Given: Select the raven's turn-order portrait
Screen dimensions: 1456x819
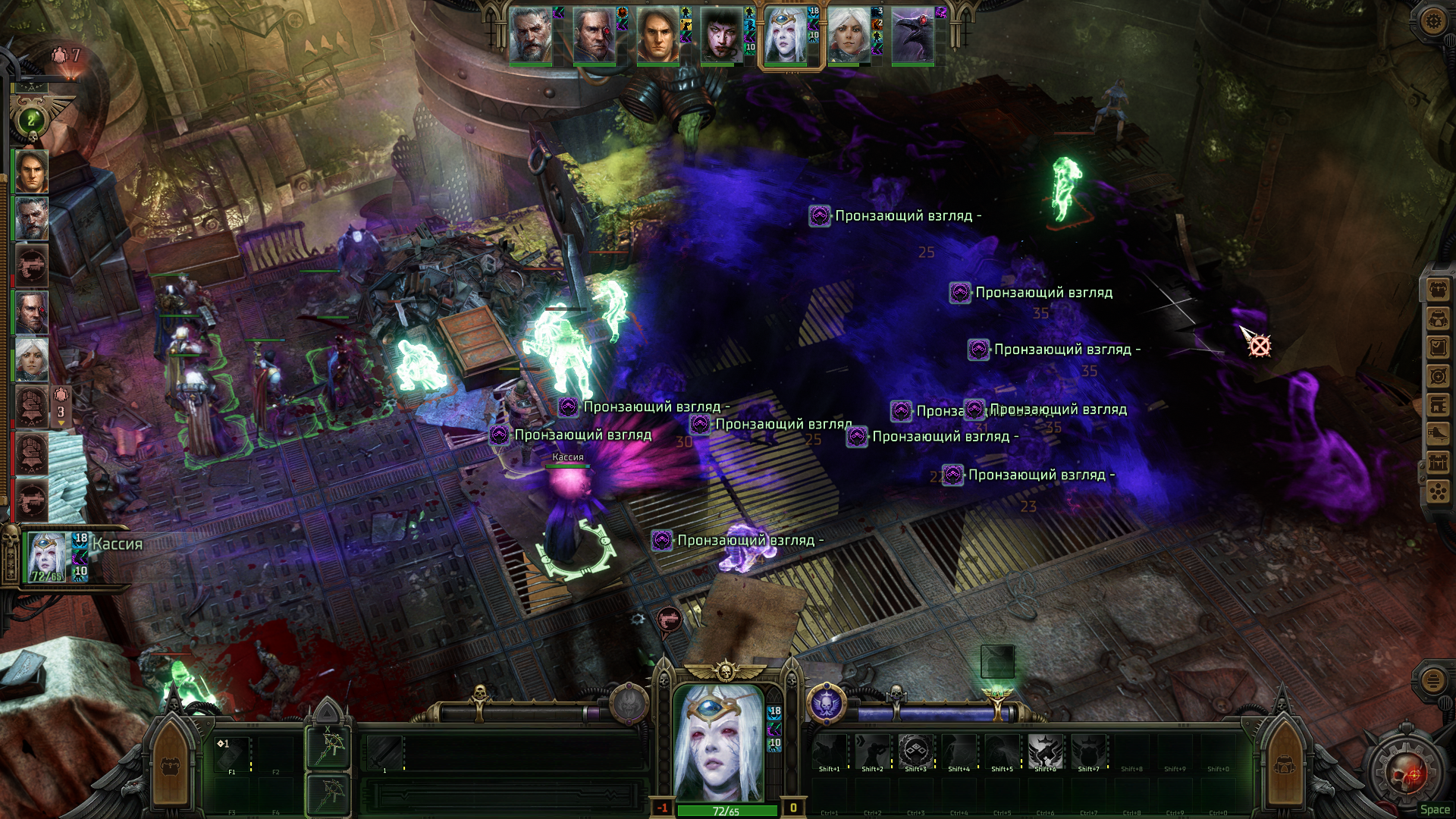Looking at the screenshot, I should point(912,36).
